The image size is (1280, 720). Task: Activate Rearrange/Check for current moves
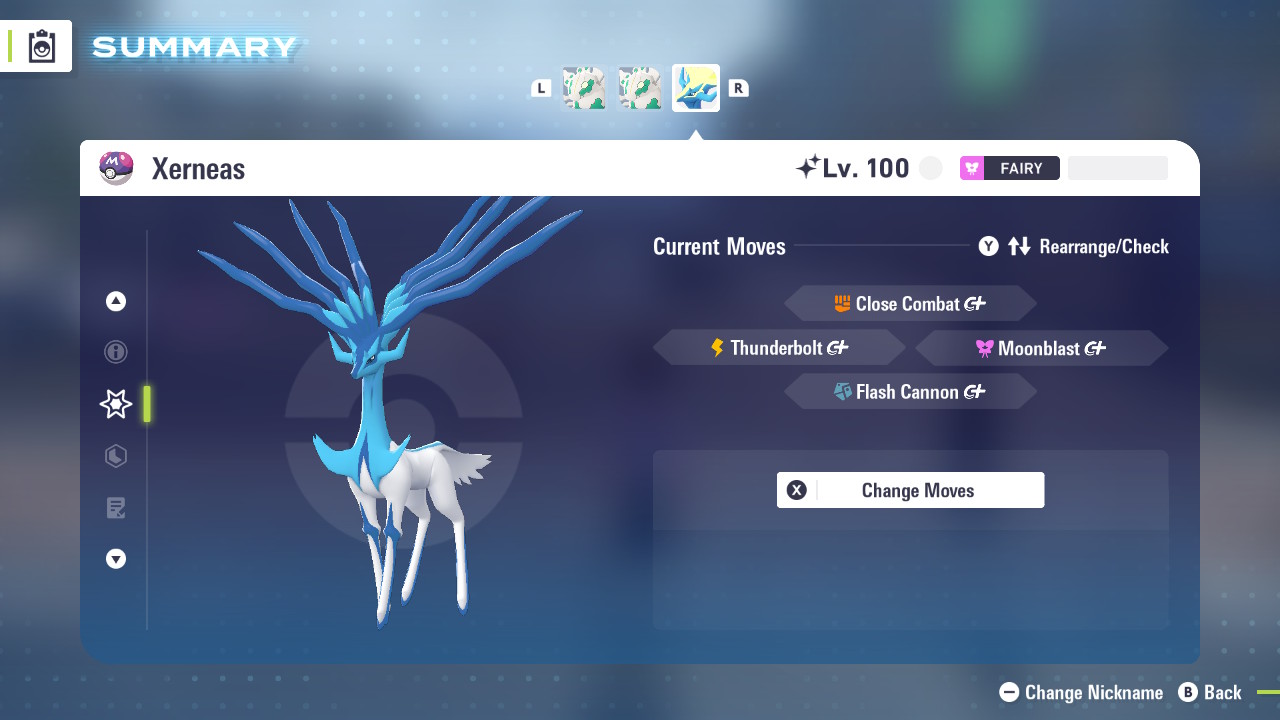[1074, 246]
